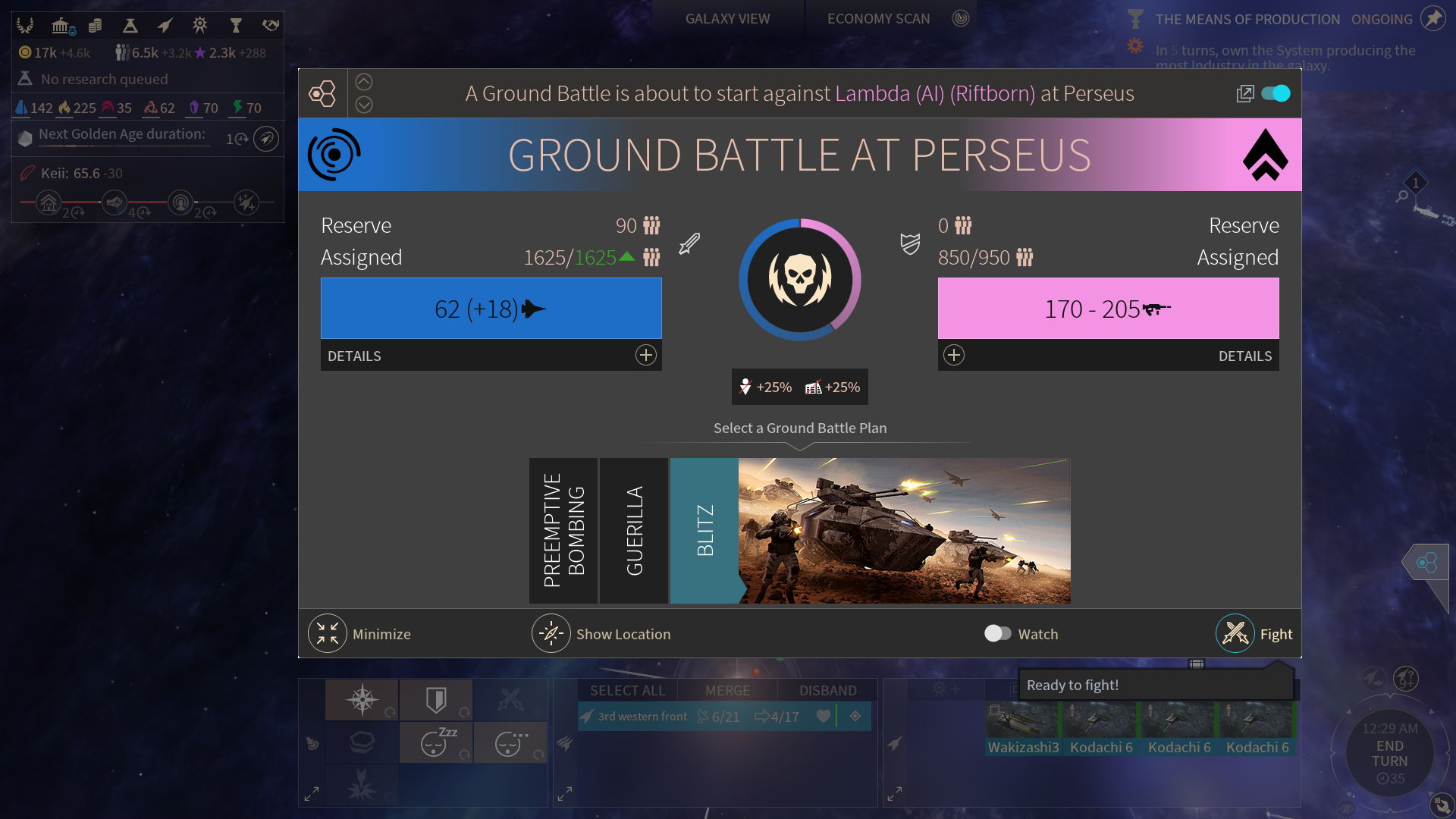Expand attacker Details panel
1456x819 pixels.
(x=645, y=356)
